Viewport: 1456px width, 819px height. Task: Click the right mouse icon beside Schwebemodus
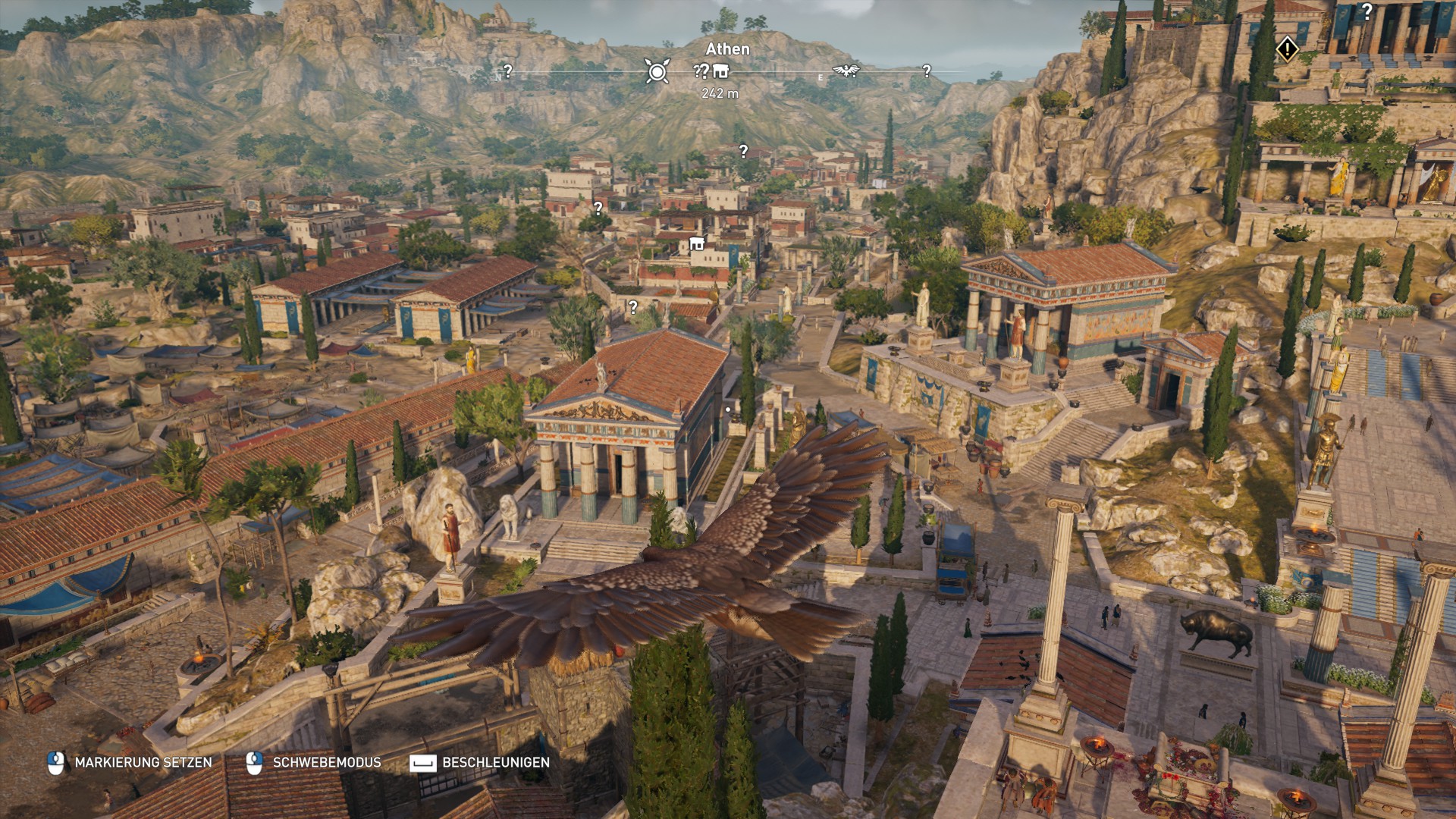pyautogui.click(x=256, y=764)
